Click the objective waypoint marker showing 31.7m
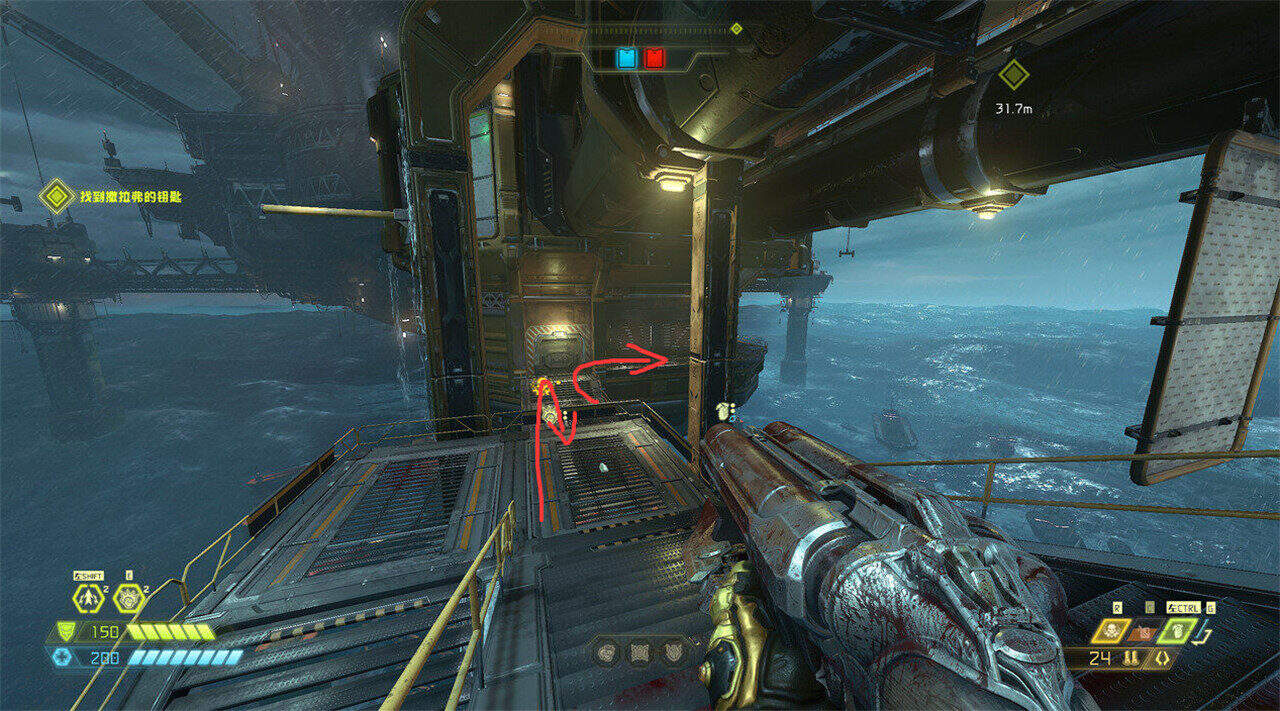The image size is (1280, 711). (1014, 75)
